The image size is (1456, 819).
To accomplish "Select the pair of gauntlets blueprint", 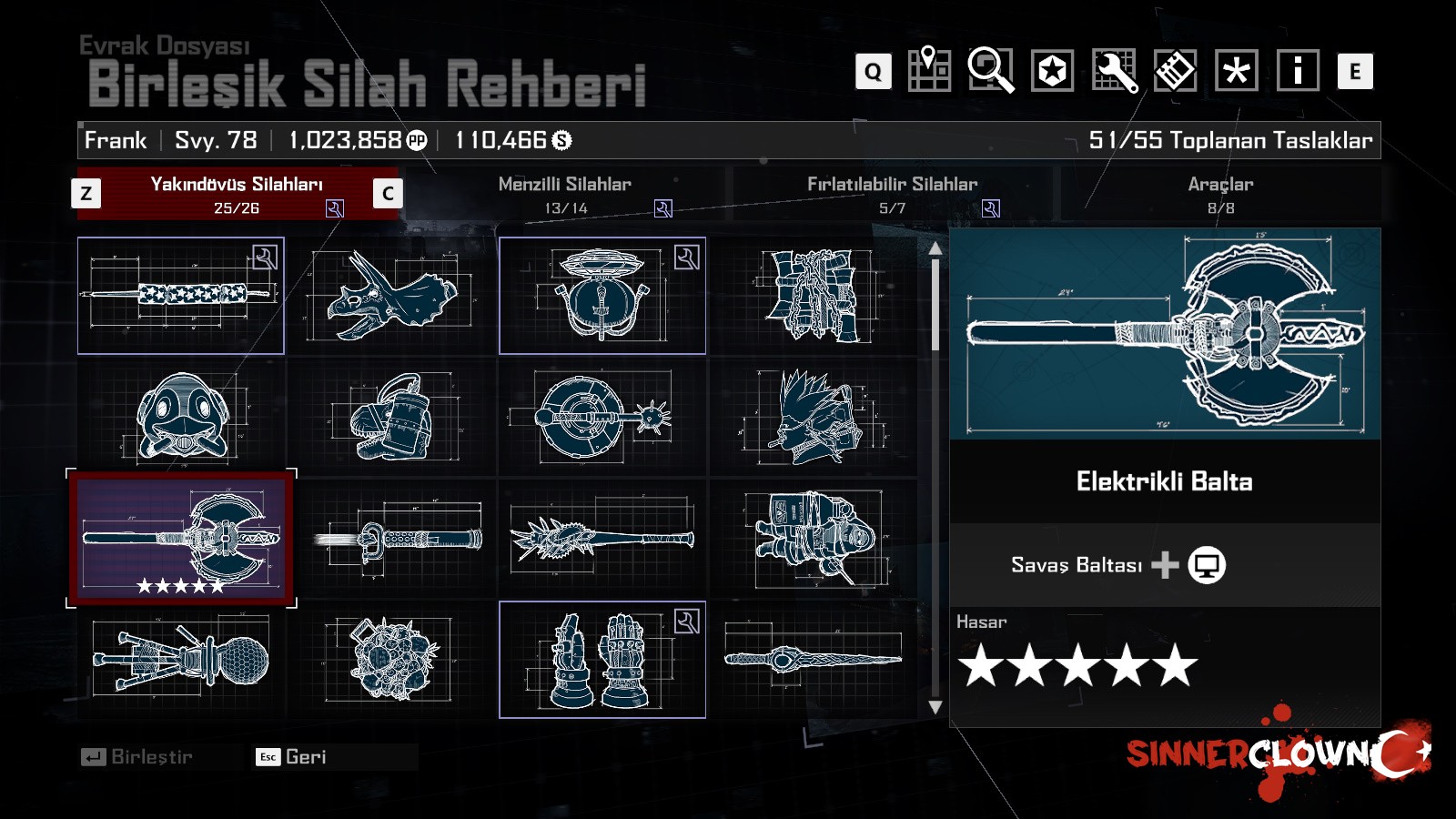I will click(602, 660).
